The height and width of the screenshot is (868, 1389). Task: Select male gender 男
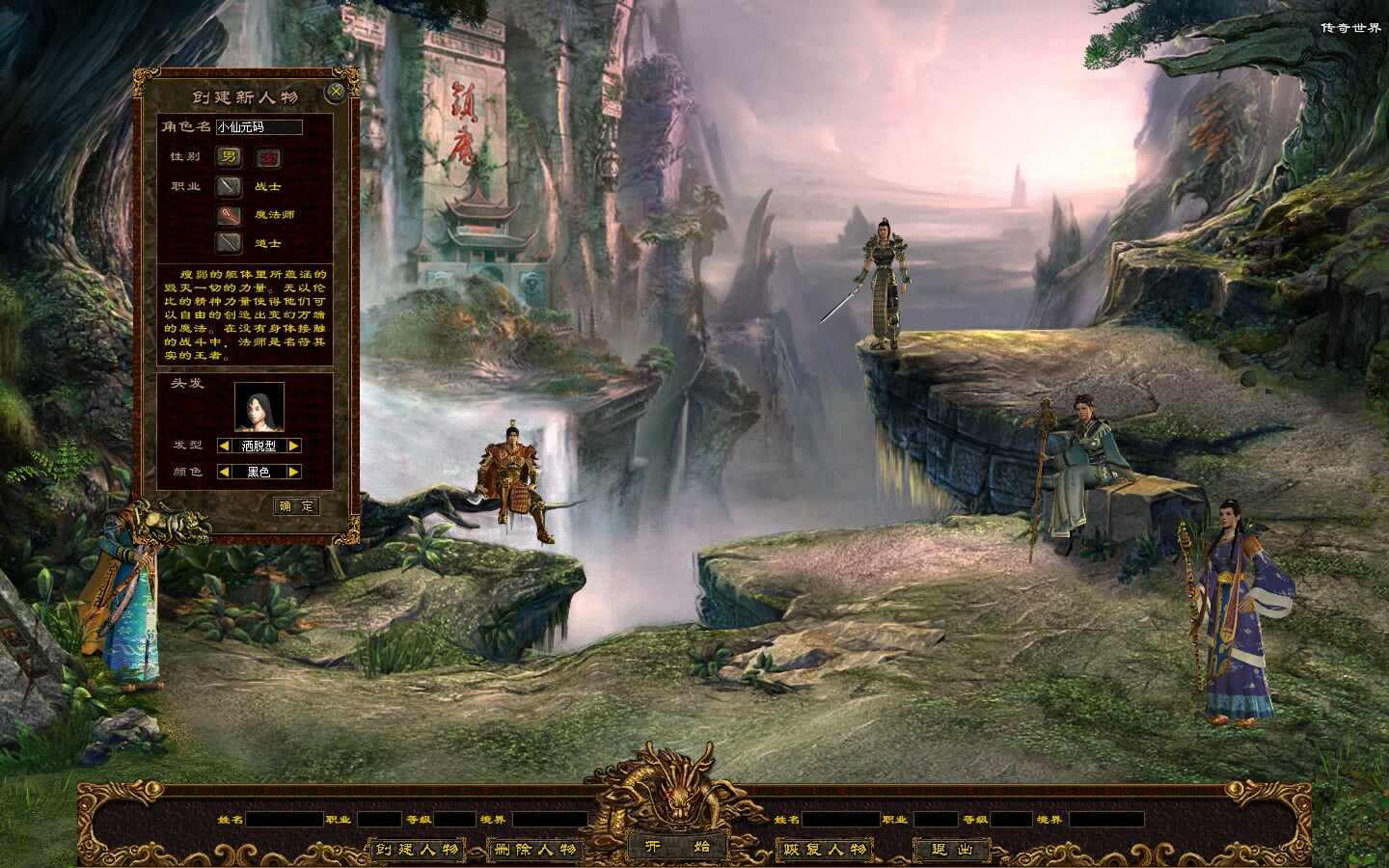point(229,157)
